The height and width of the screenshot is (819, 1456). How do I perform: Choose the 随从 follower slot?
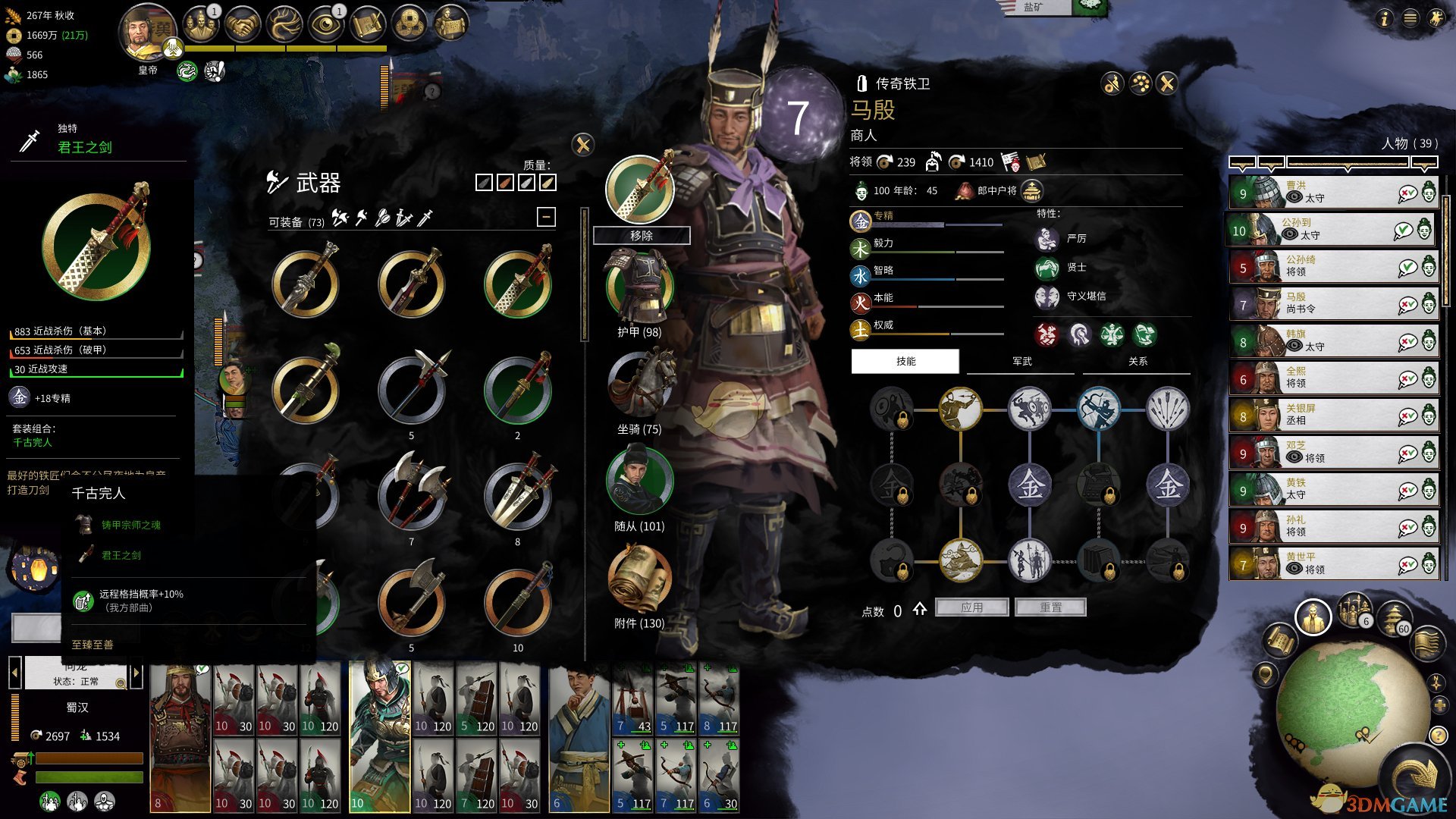coord(639,484)
